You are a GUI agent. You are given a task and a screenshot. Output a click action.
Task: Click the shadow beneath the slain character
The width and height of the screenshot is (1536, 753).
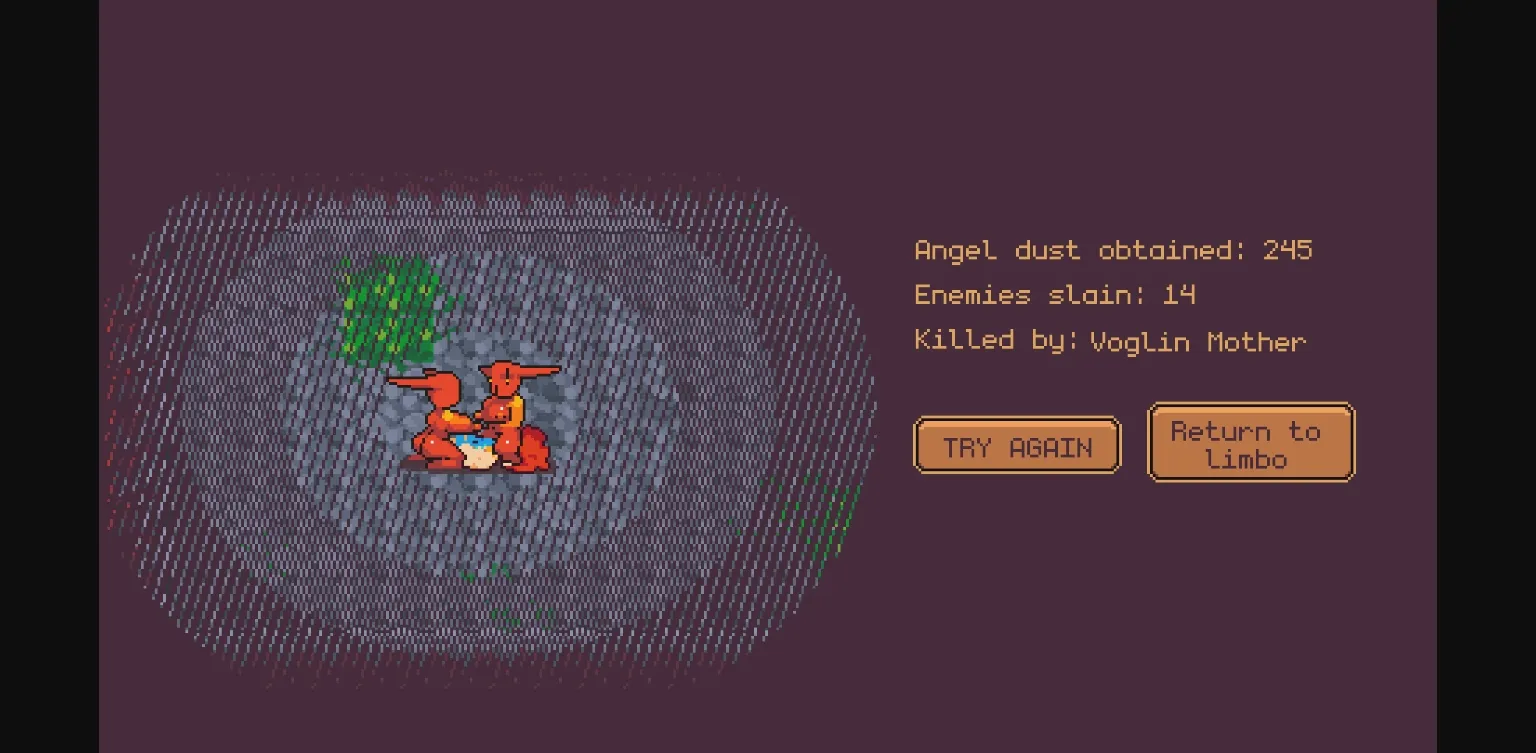pos(475,470)
